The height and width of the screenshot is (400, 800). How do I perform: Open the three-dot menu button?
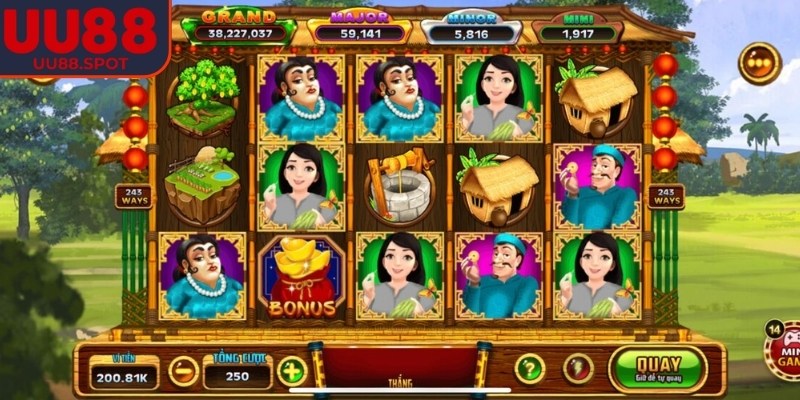click(x=759, y=63)
